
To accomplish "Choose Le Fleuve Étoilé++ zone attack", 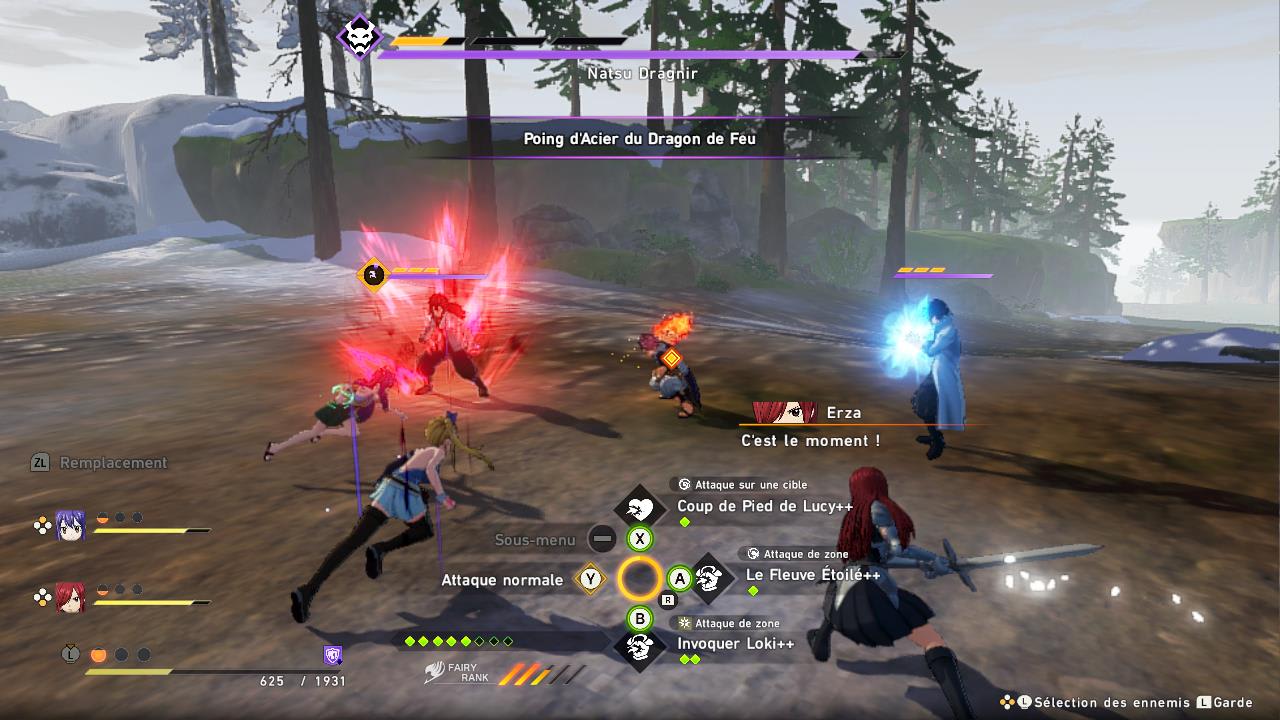I will (812, 576).
